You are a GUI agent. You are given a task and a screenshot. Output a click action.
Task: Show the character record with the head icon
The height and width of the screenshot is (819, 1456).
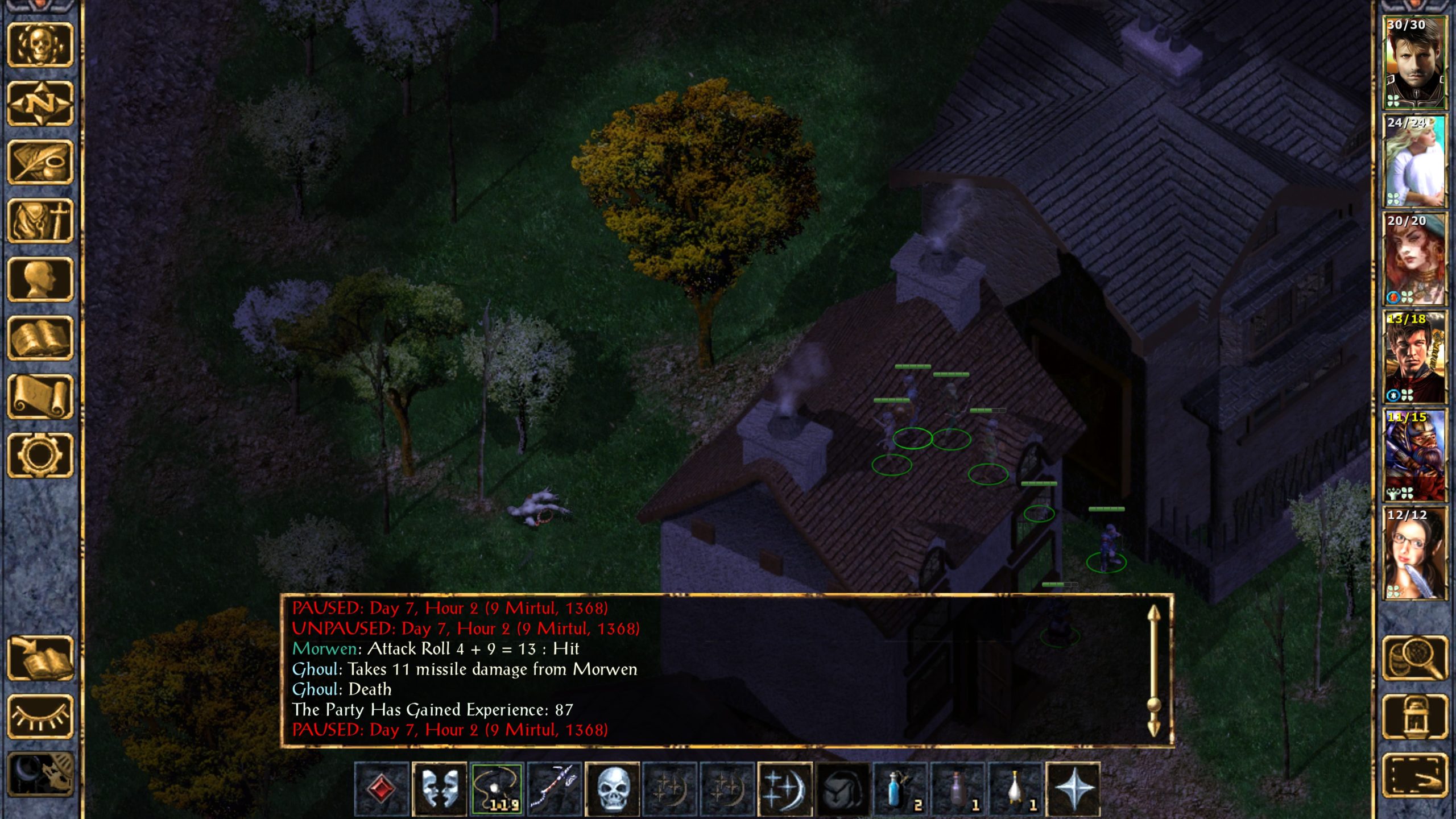(40, 279)
